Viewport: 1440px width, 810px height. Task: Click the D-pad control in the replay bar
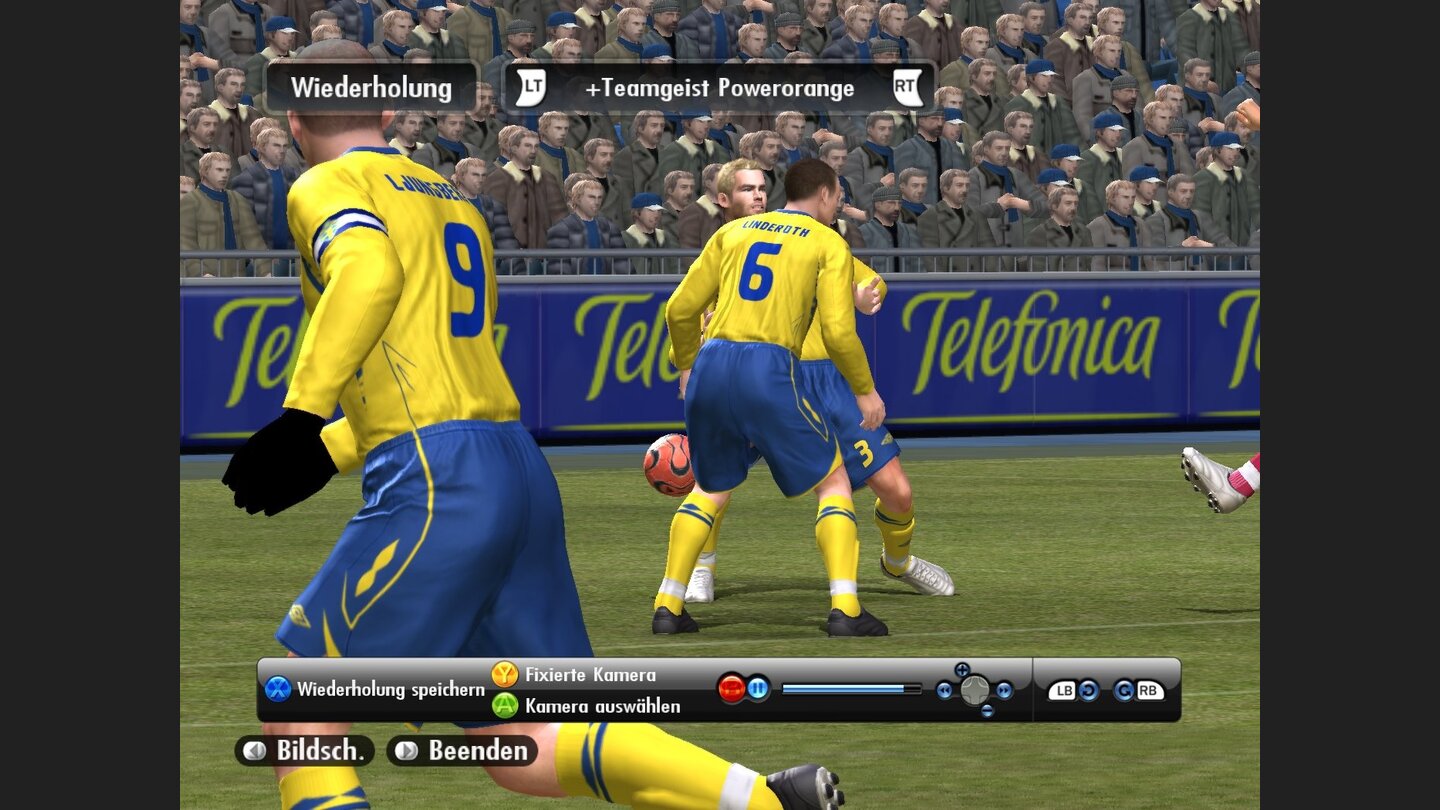[974, 689]
